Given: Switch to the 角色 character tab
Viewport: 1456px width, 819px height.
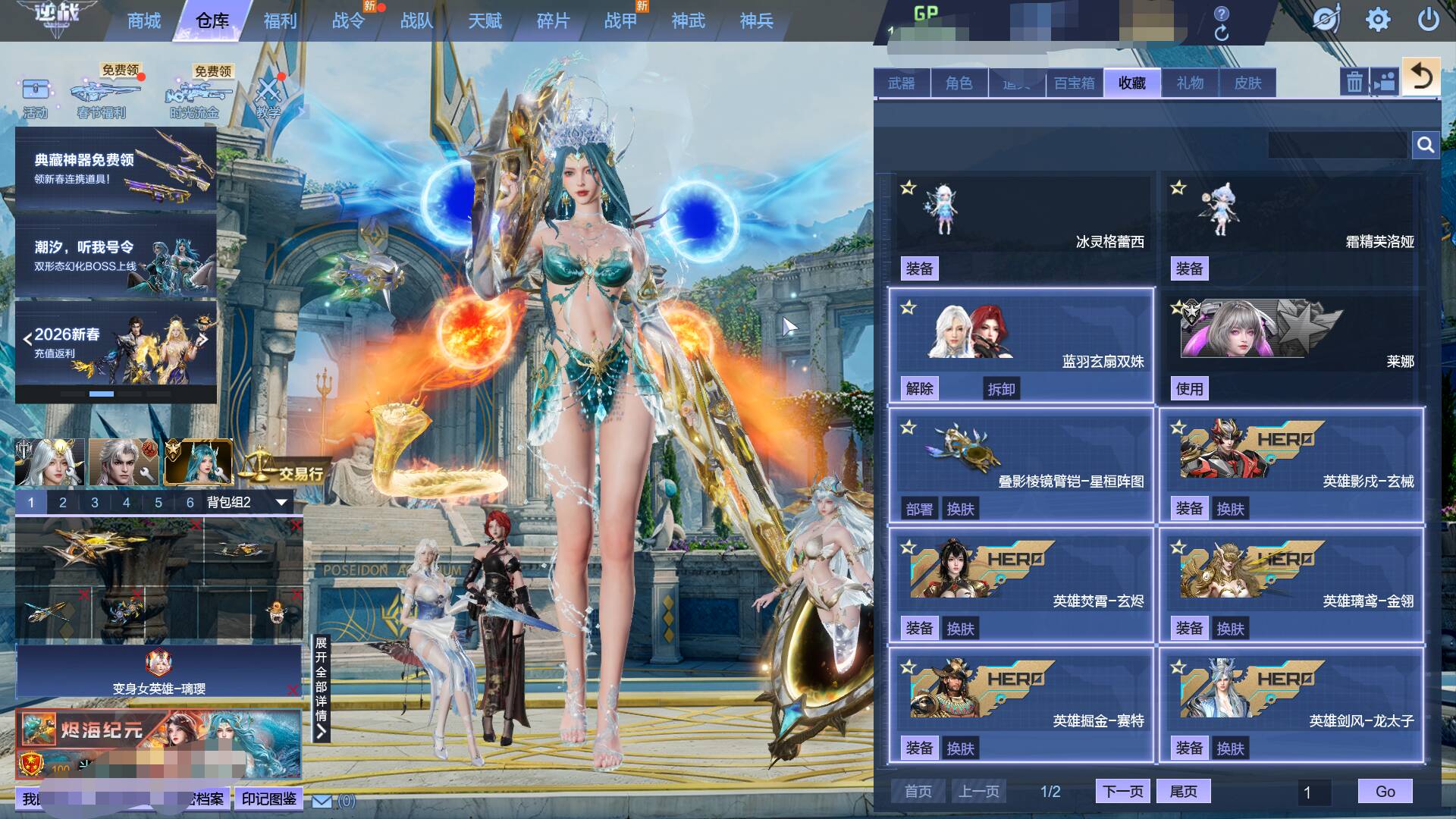Looking at the screenshot, I should 959,83.
